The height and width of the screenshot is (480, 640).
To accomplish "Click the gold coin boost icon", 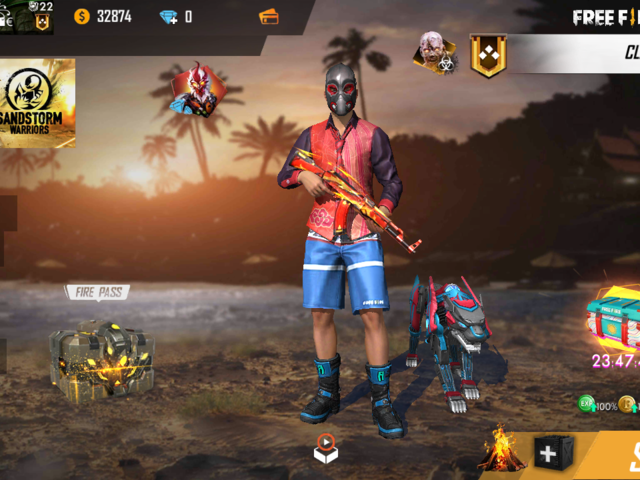I will [x=628, y=404].
